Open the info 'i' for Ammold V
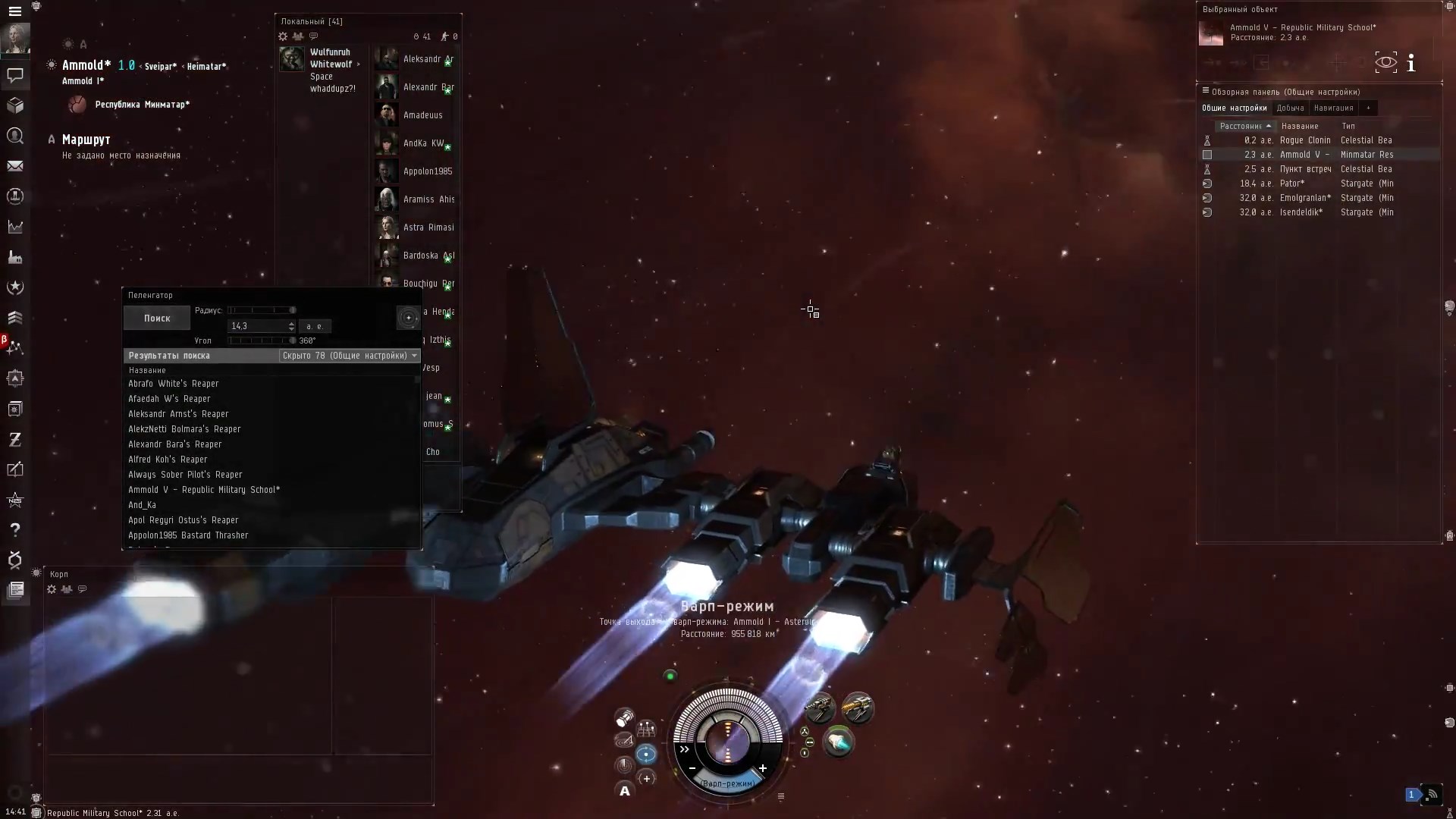 [x=1412, y=62]
